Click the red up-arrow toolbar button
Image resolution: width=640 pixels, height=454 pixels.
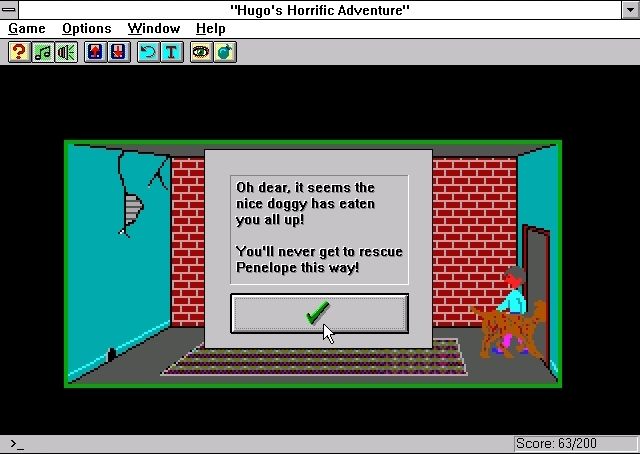(96, 52)
